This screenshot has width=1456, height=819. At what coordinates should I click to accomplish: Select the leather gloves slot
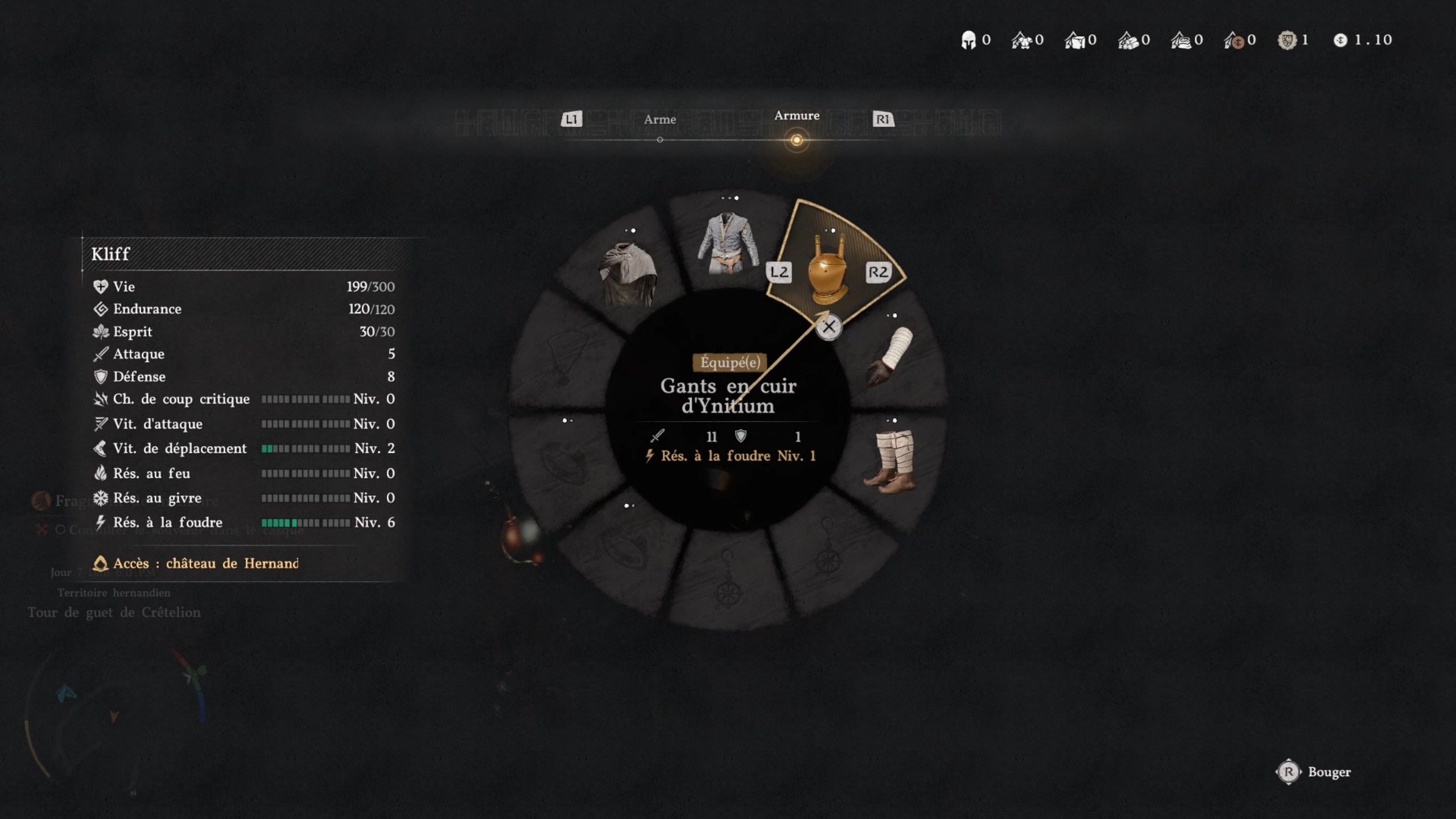pyautogui.click(x=890, y=357)
